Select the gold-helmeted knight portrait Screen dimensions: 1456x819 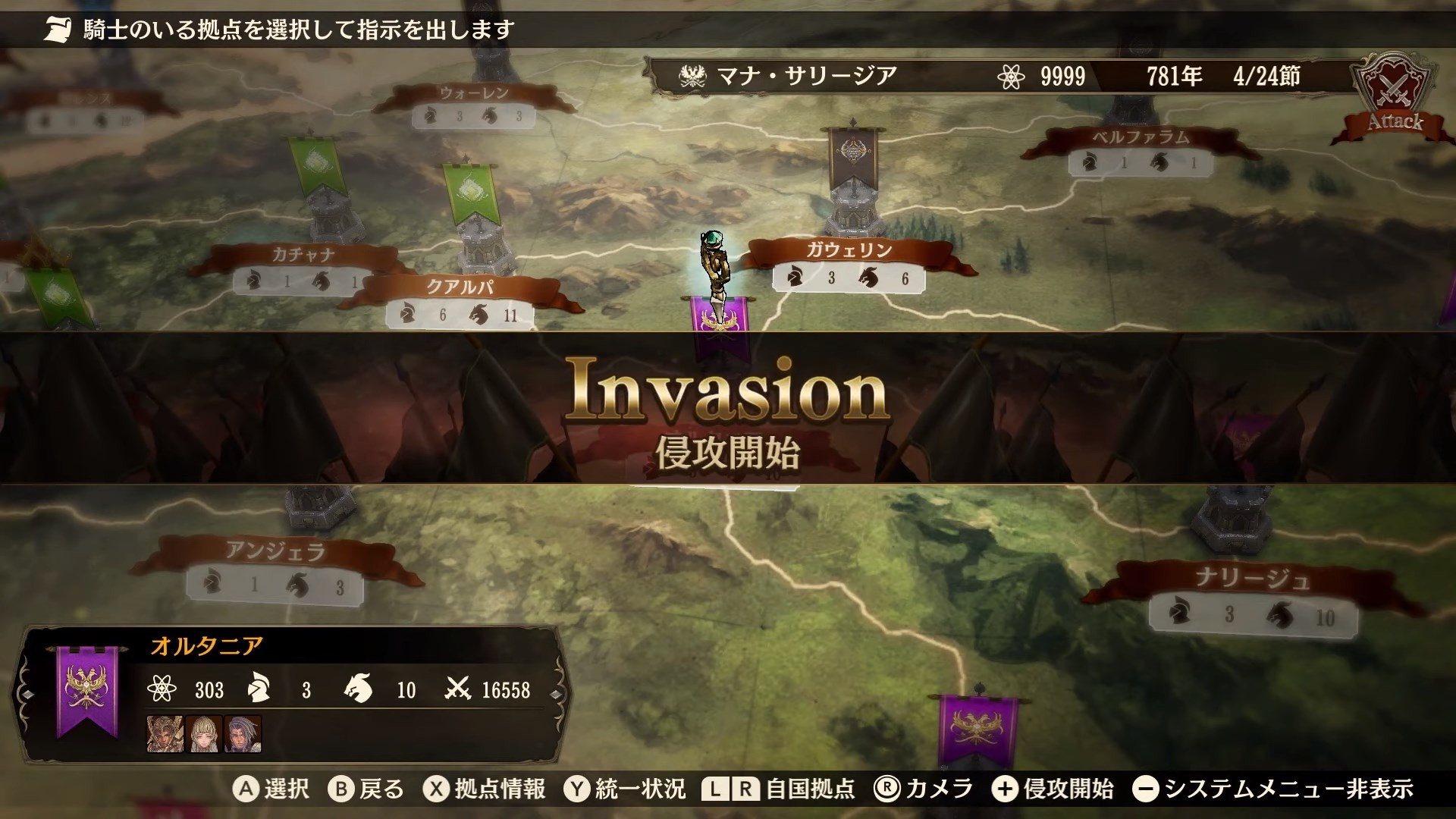(165, 733)
